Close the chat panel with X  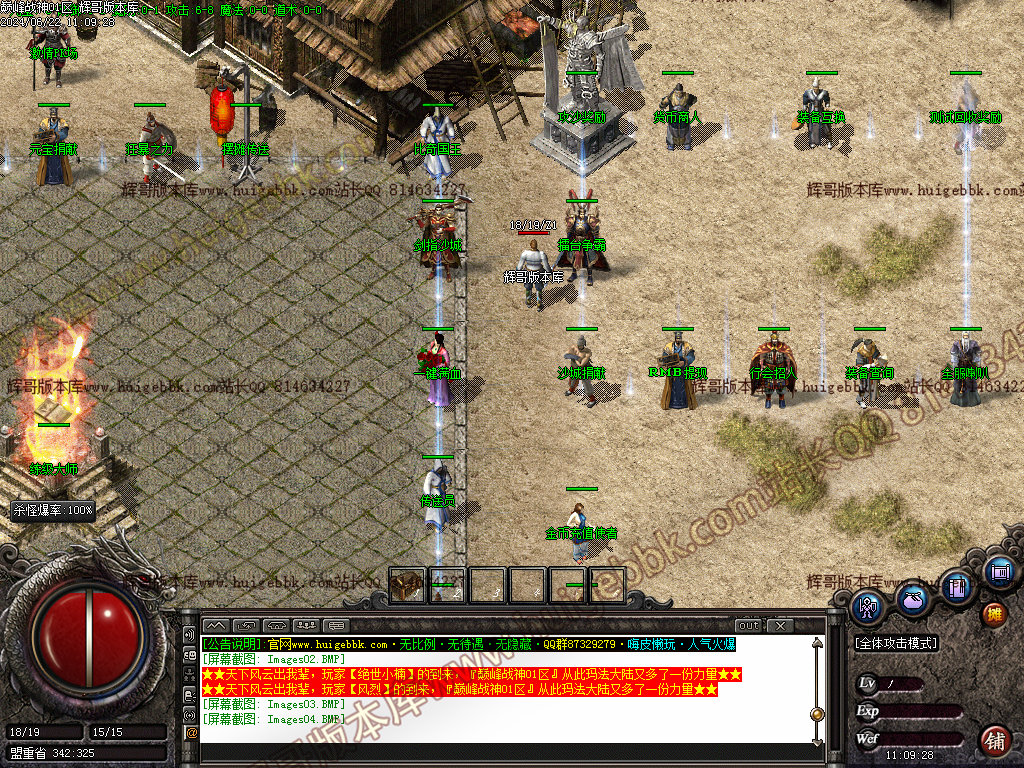click(x=780, y=626)
